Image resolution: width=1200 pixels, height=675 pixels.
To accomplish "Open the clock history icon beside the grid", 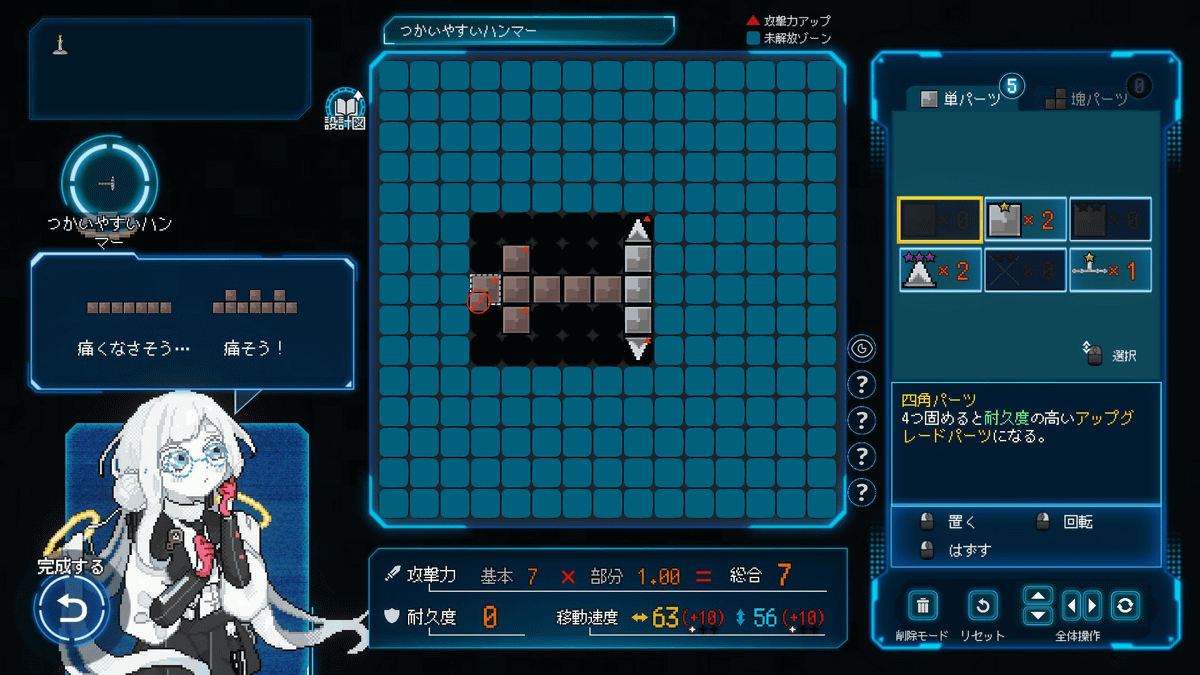I will tap(861, 349).
